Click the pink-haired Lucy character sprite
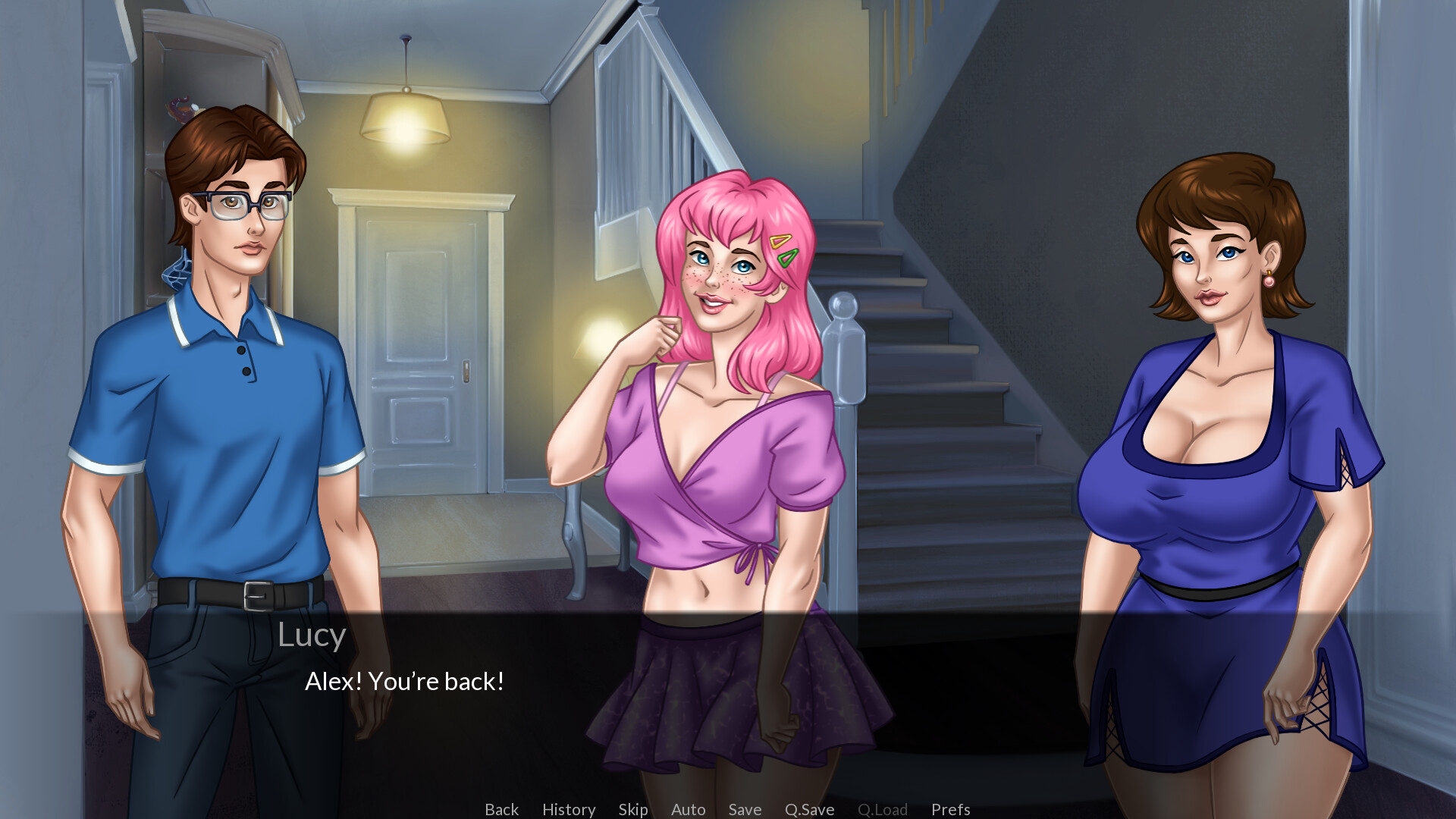 point(720,455)
